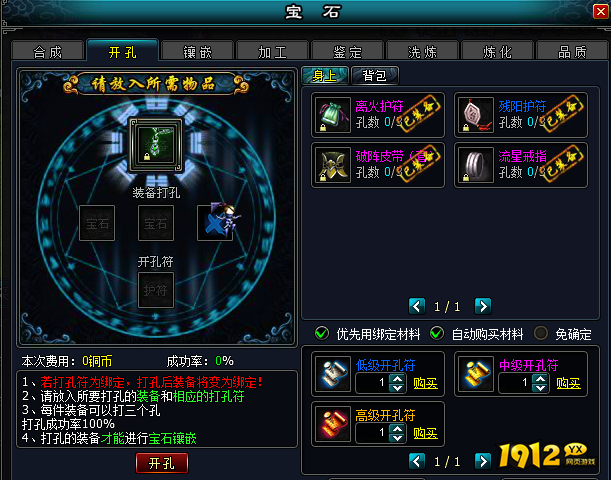Image resolution: width=611 pixels, height=480 pixels.
Task: Go to next page of equipment list
Action: coord(483,305)
